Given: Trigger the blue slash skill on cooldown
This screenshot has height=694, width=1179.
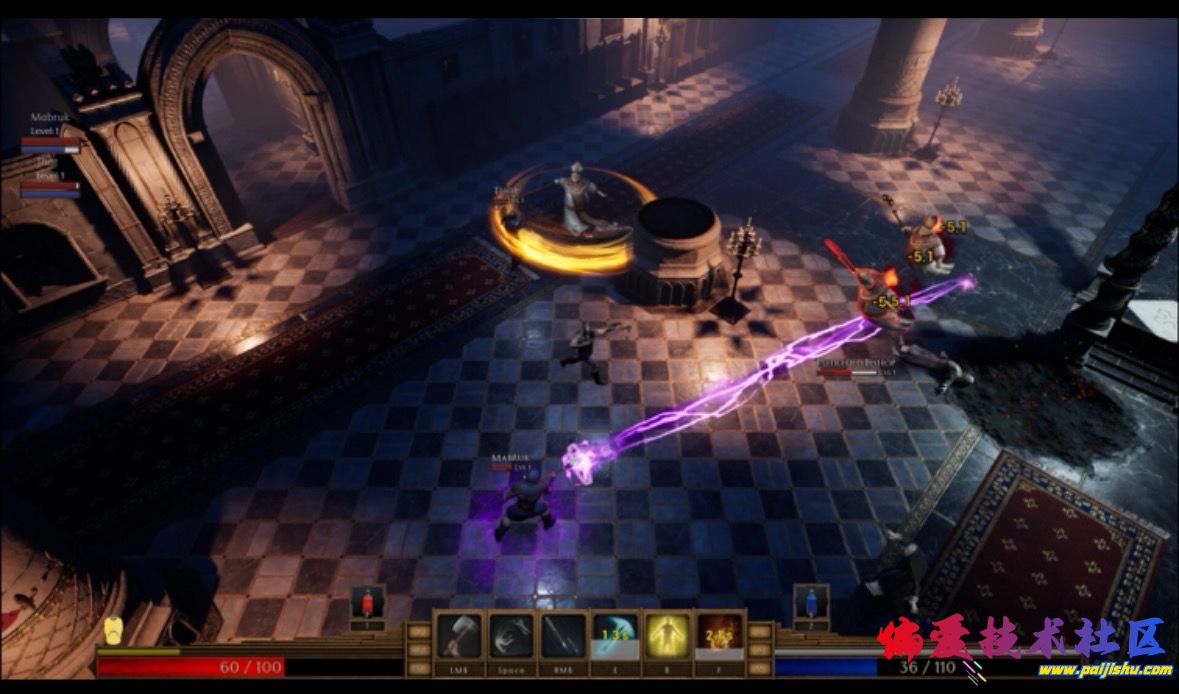Looking at the screenshot, I should 616,636.
